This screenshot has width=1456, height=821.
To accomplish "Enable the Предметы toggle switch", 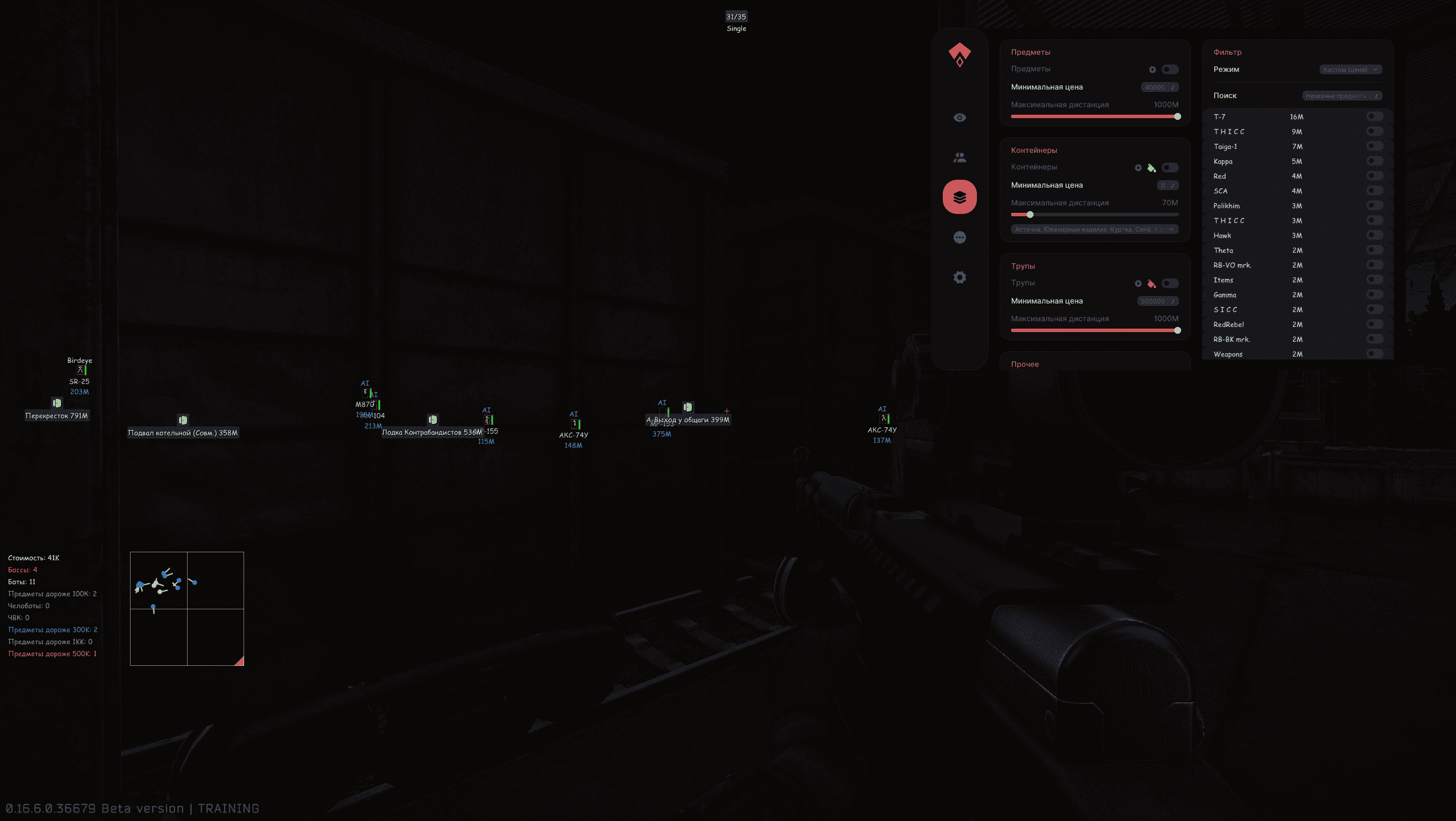I will point(1170,69).
